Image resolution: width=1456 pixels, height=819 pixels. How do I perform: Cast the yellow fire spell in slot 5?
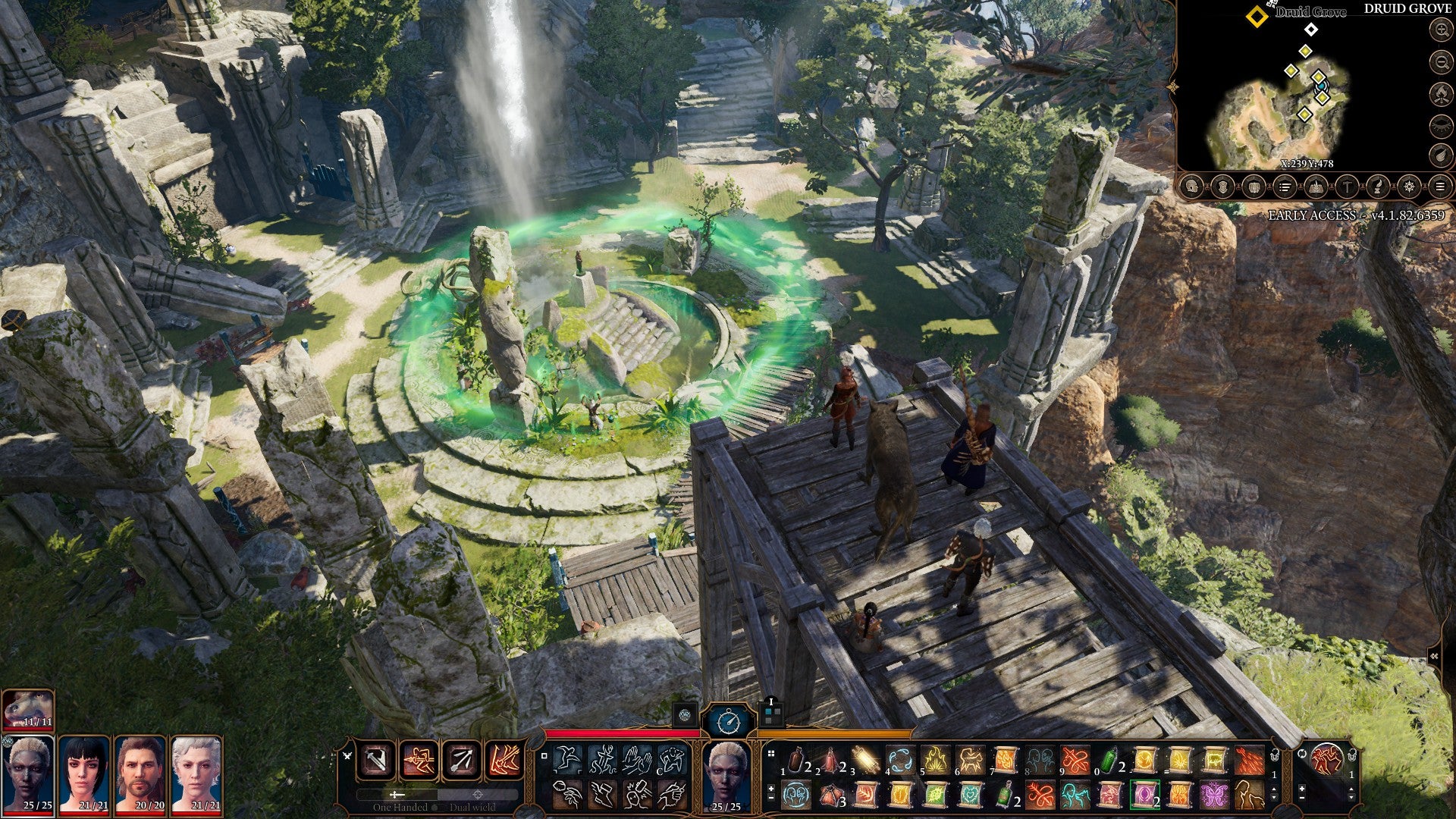[935, 760]
